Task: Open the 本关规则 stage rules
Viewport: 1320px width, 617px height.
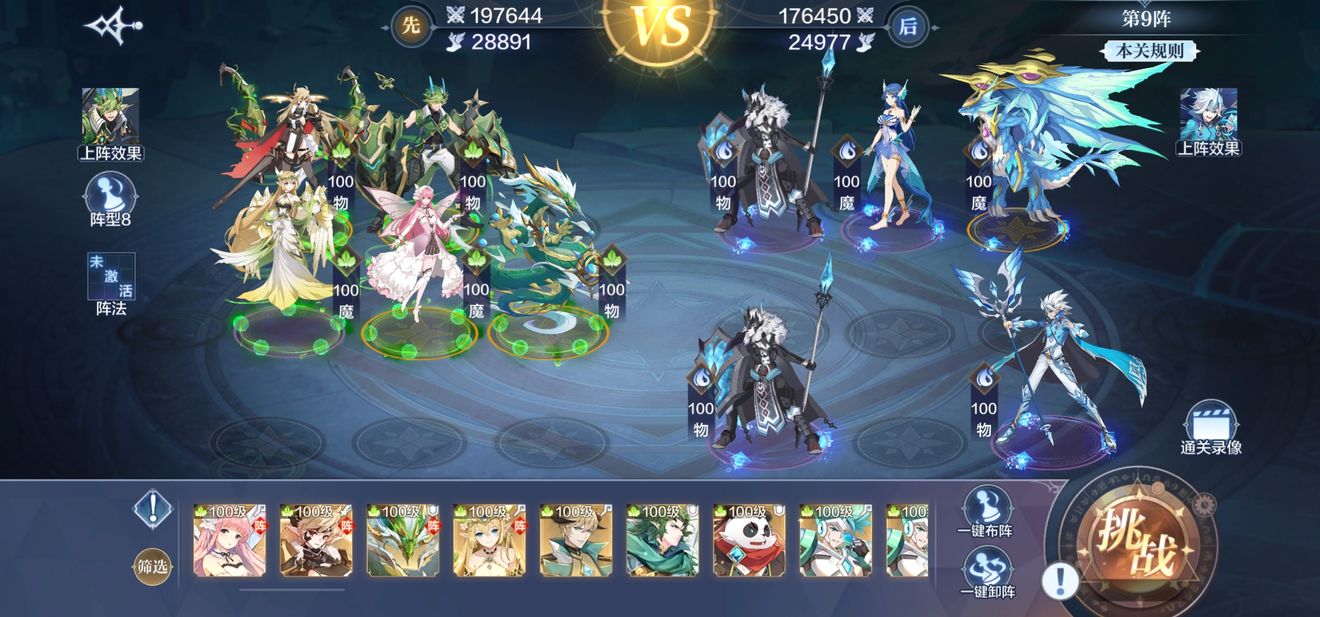Action: (1148, 51)
